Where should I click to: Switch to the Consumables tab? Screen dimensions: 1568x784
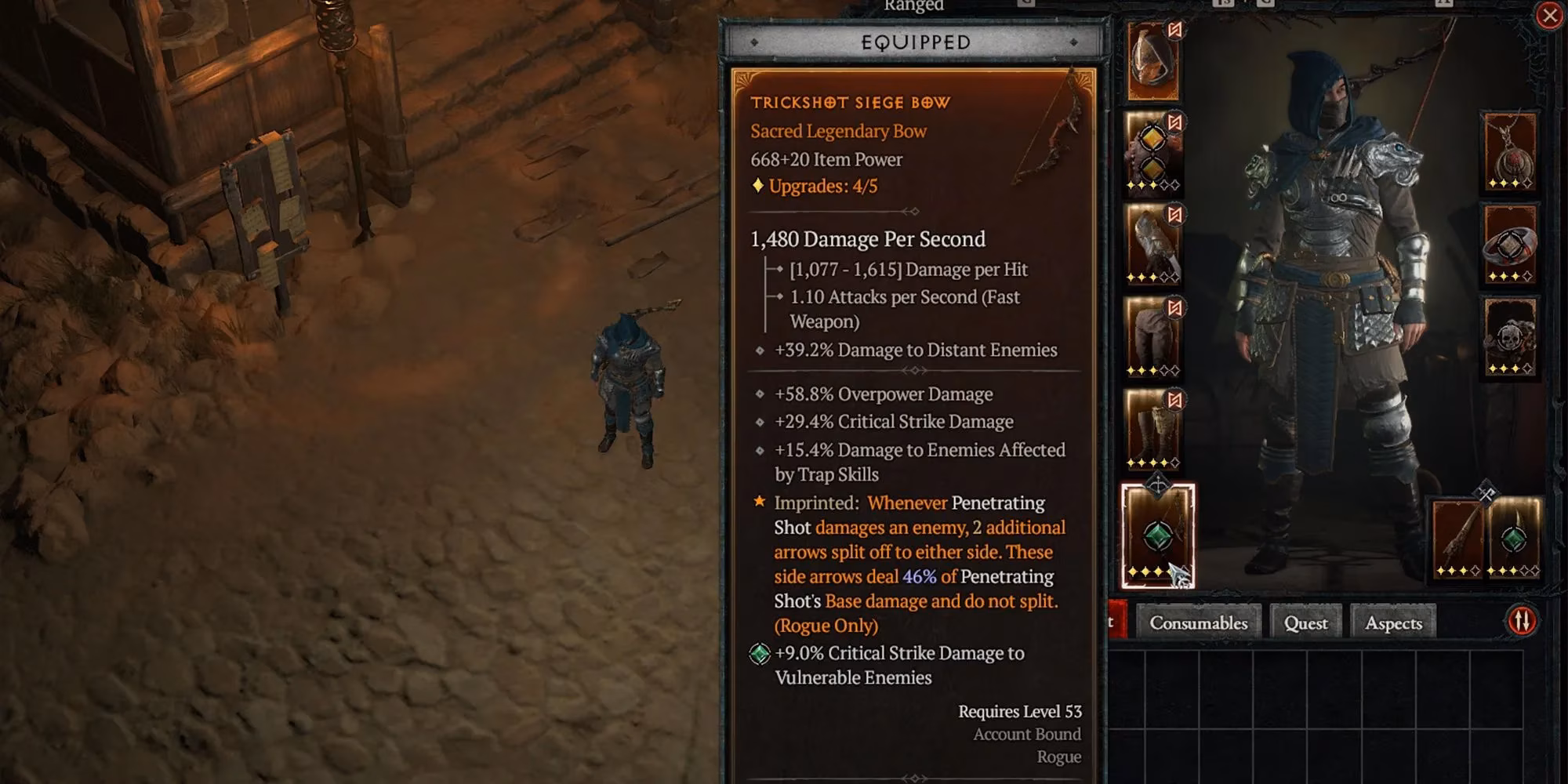[1198, 622]
